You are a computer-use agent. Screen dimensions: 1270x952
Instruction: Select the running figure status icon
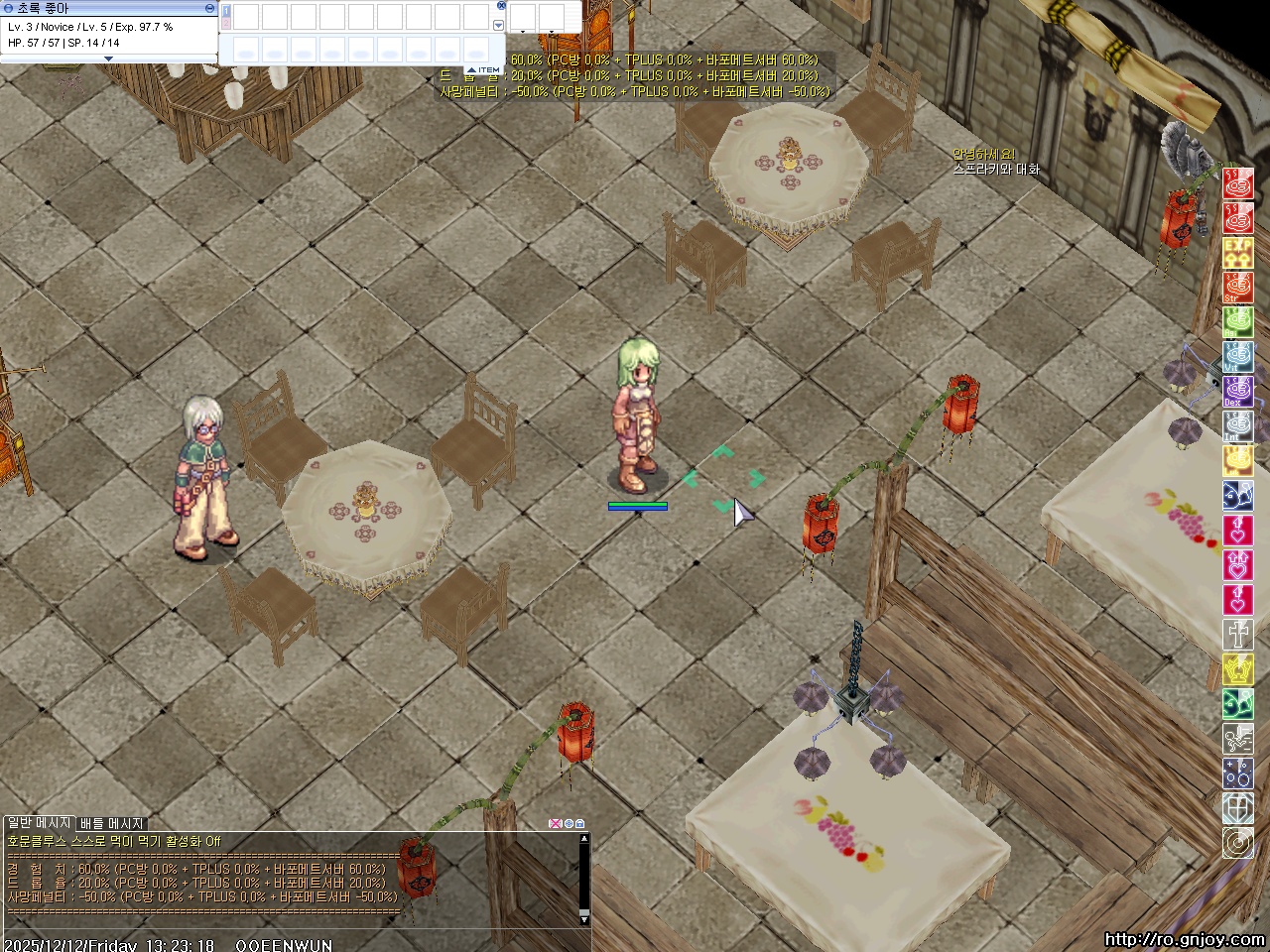point(1237,738)
